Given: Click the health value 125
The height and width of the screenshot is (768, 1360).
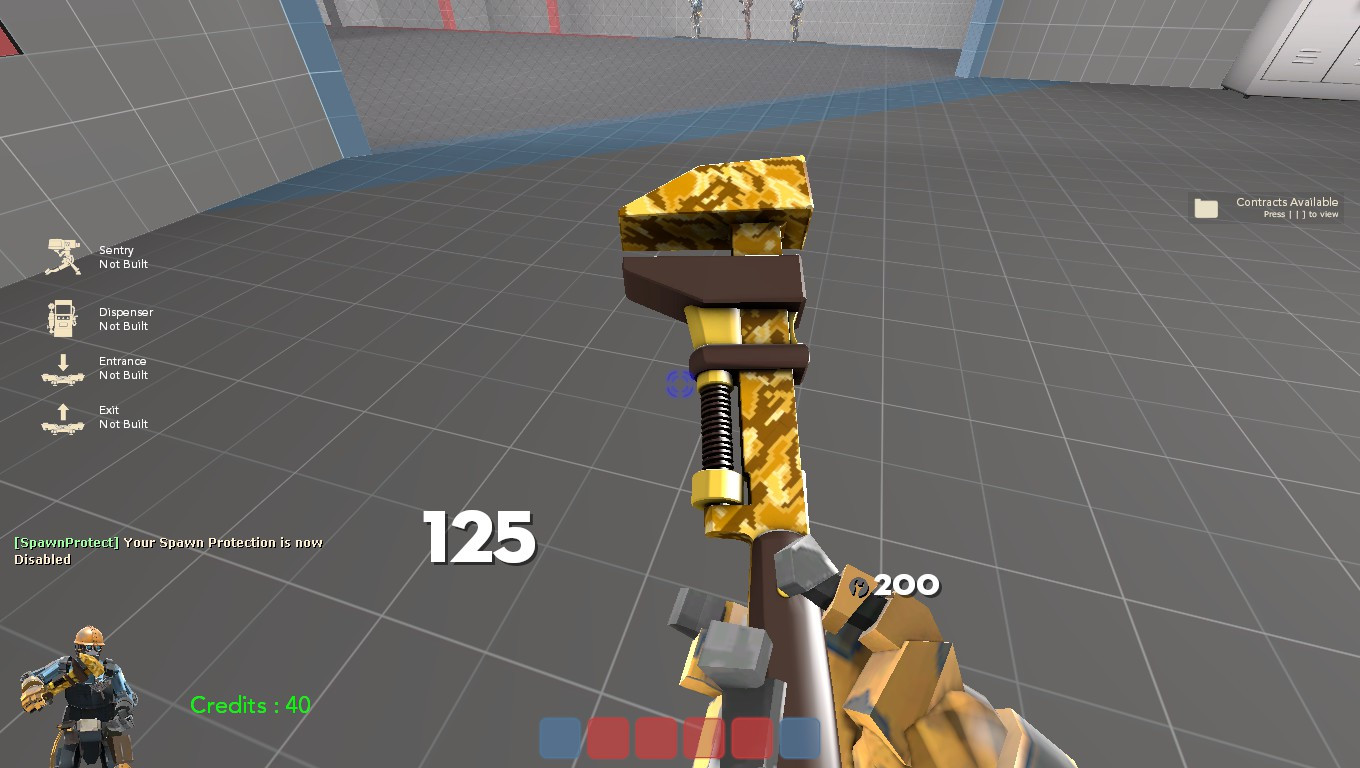Looking at the screenshot, I should pos(479,539).
